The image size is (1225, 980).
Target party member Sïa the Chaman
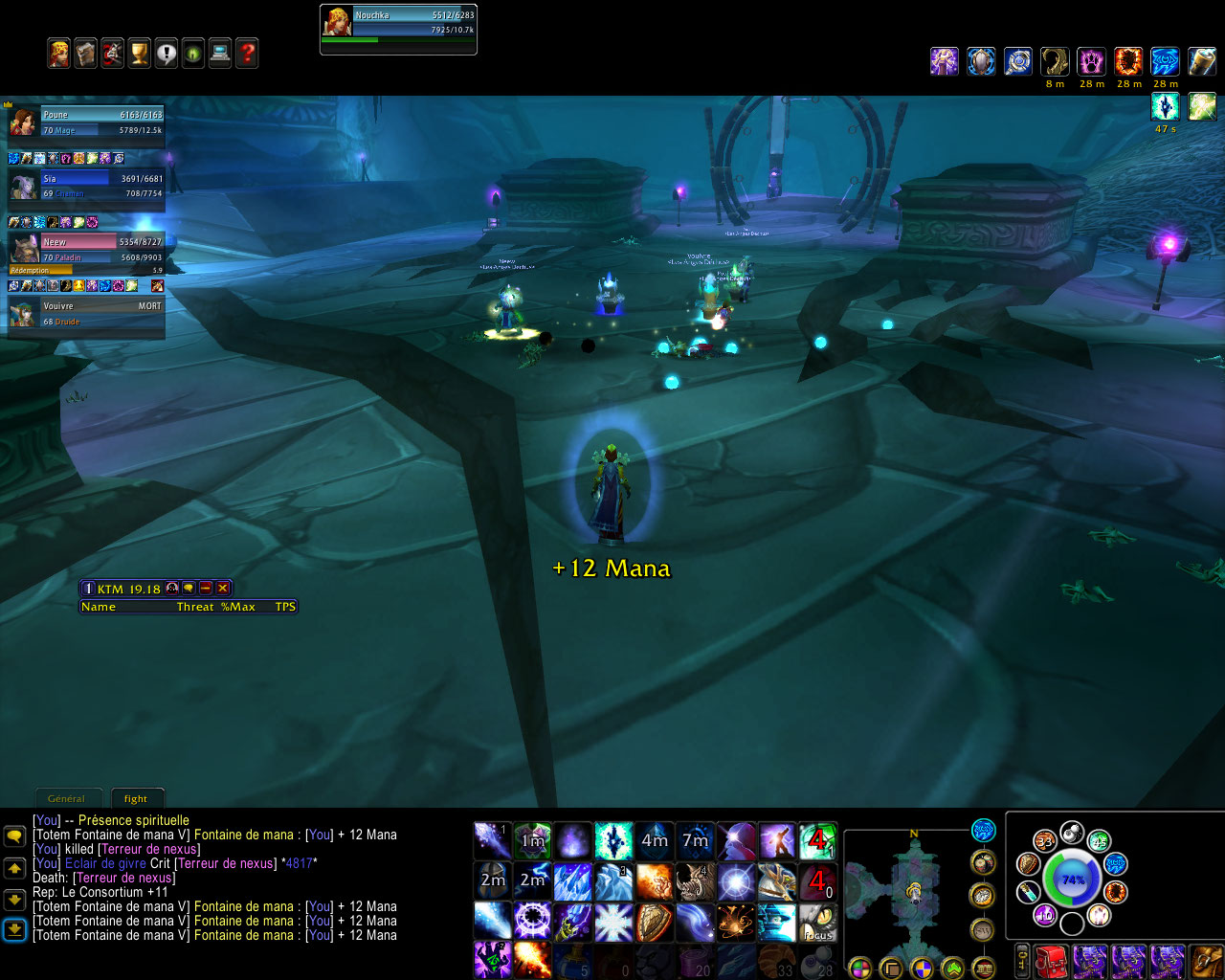click(88, 186)
